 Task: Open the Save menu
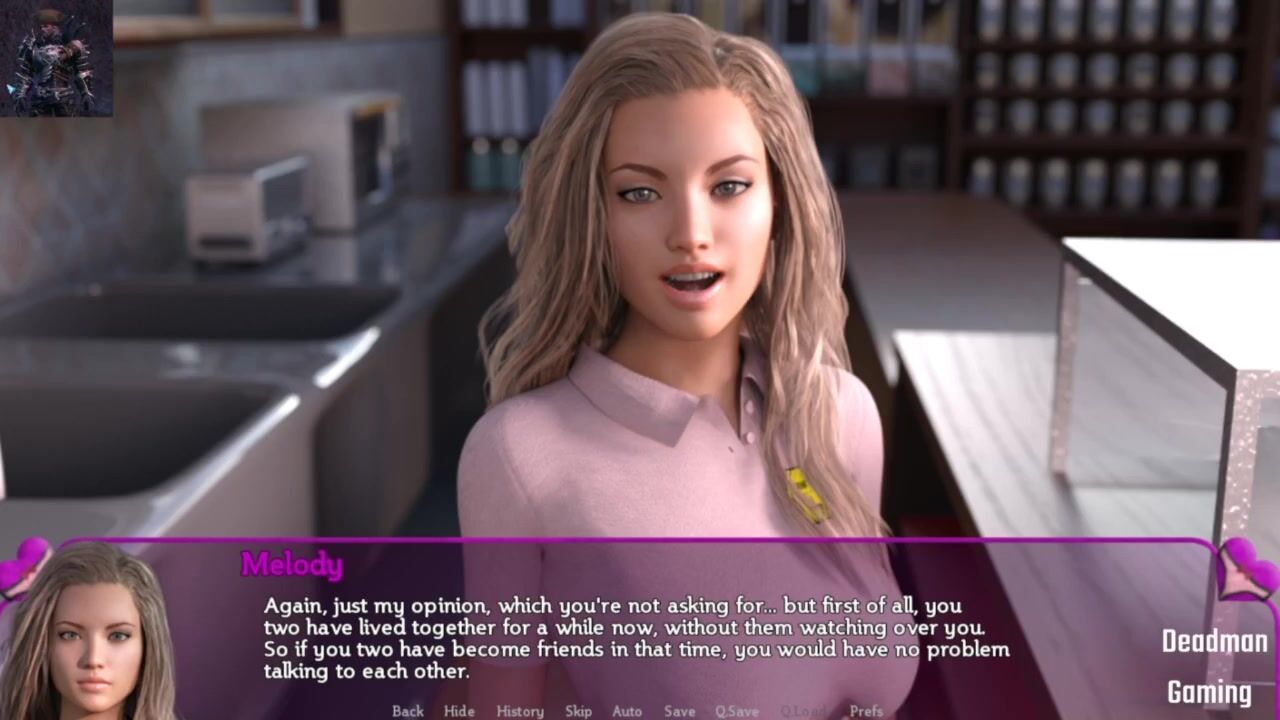[679, 711]
